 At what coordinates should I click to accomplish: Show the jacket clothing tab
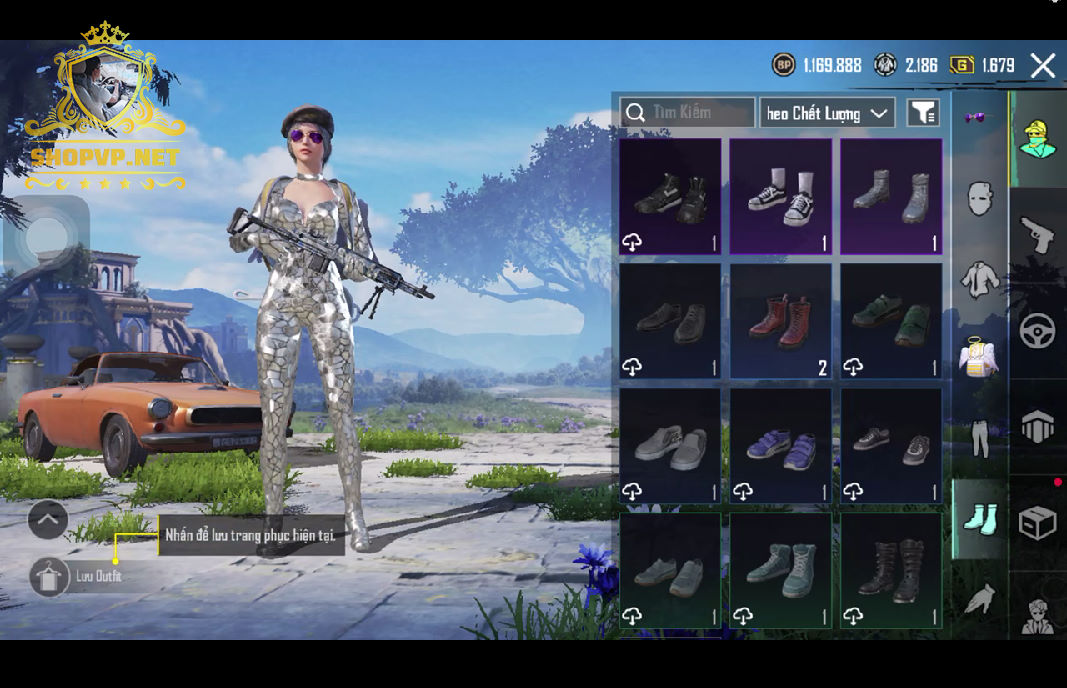click(980, 278)
